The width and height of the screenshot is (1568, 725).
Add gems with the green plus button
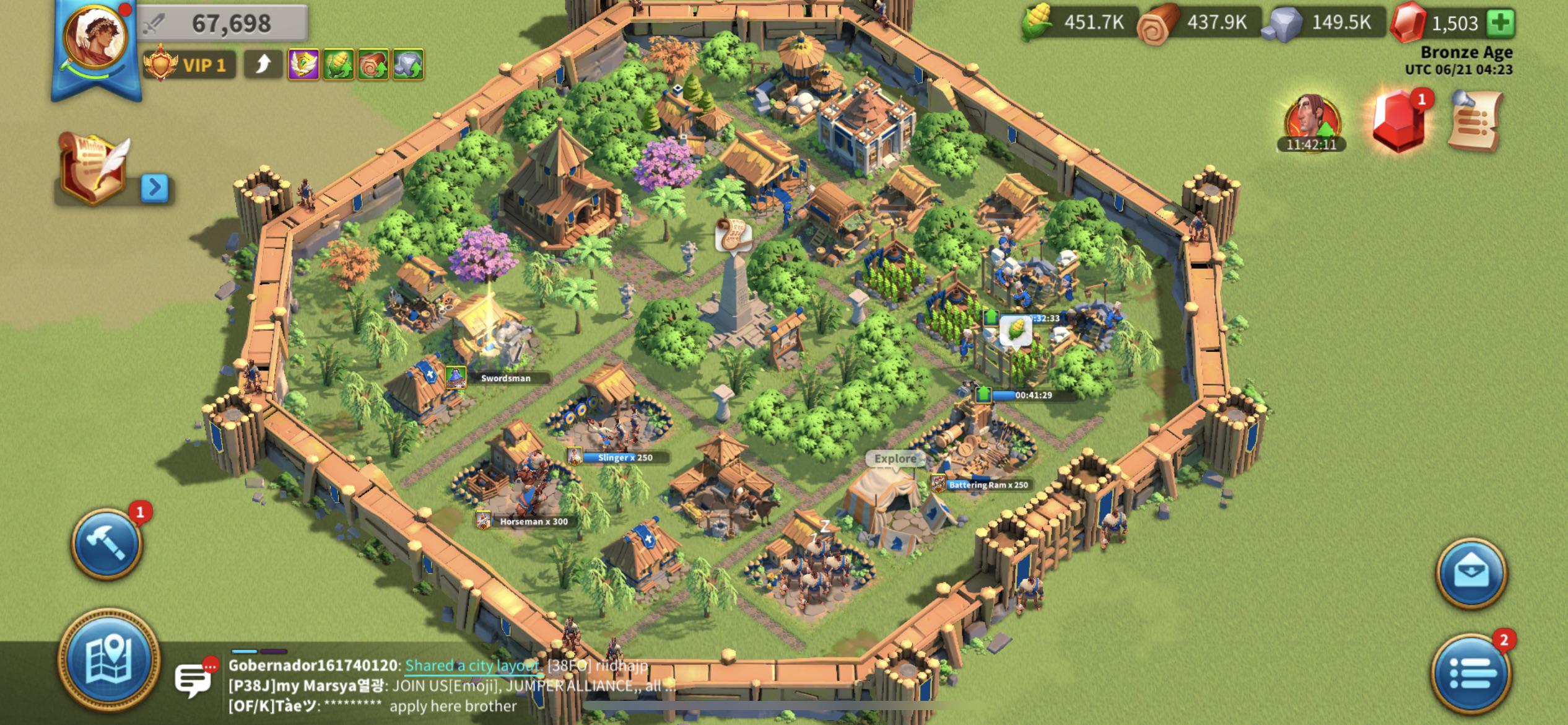[1501, 23]
